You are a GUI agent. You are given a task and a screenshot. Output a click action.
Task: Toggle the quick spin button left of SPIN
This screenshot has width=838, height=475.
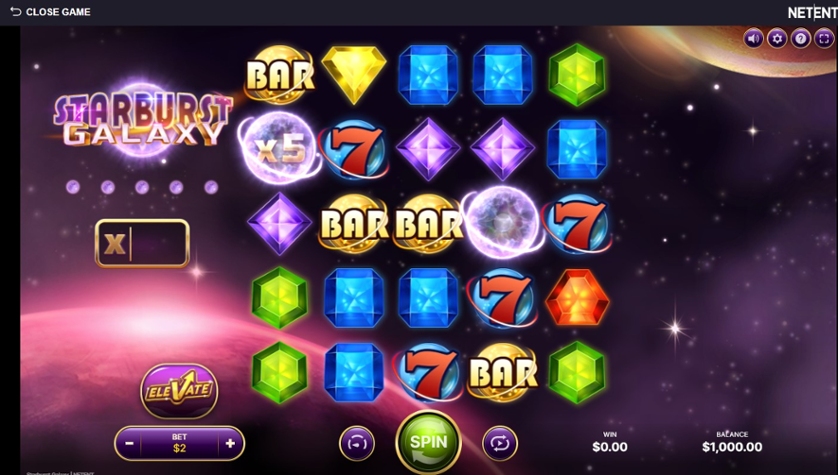356,442
